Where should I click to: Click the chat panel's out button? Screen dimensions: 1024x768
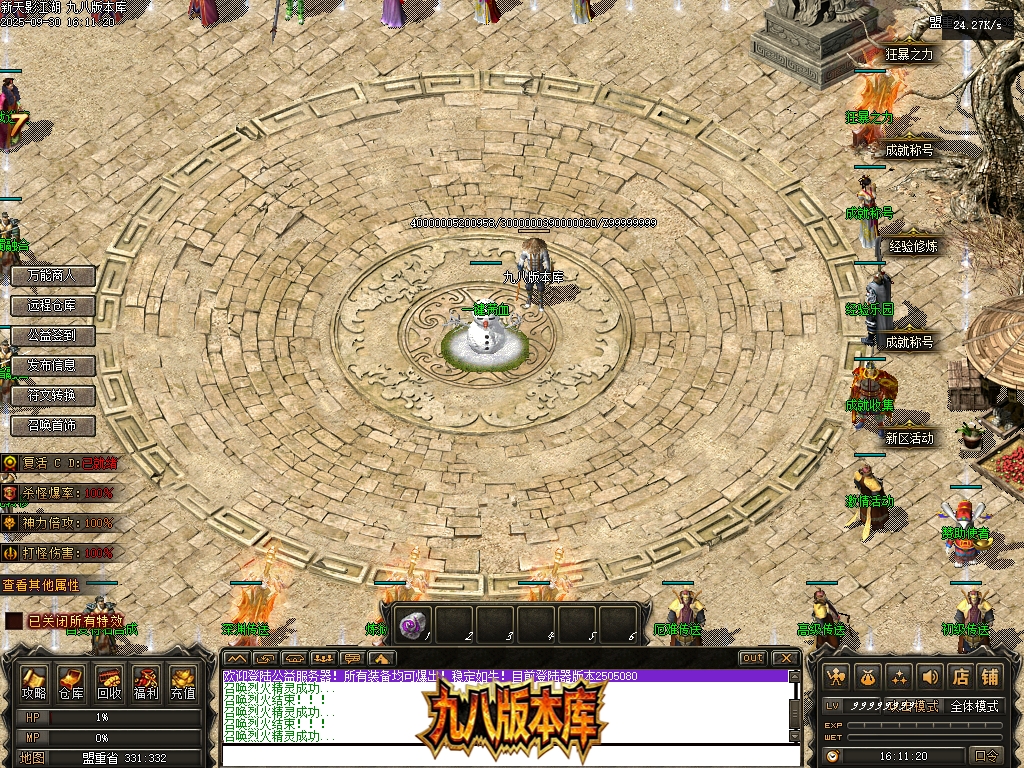[x=753, y=658]
